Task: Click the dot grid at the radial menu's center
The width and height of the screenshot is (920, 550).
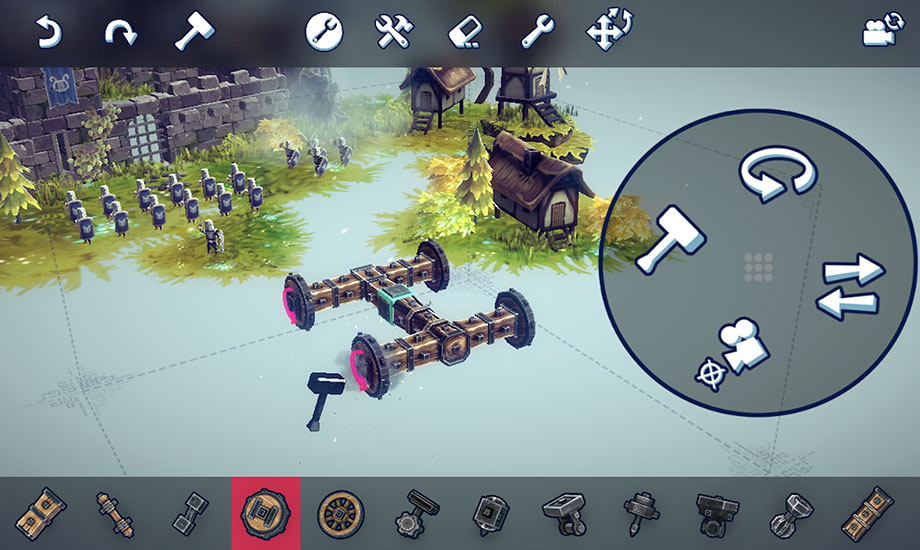Action: coord(761,267)
